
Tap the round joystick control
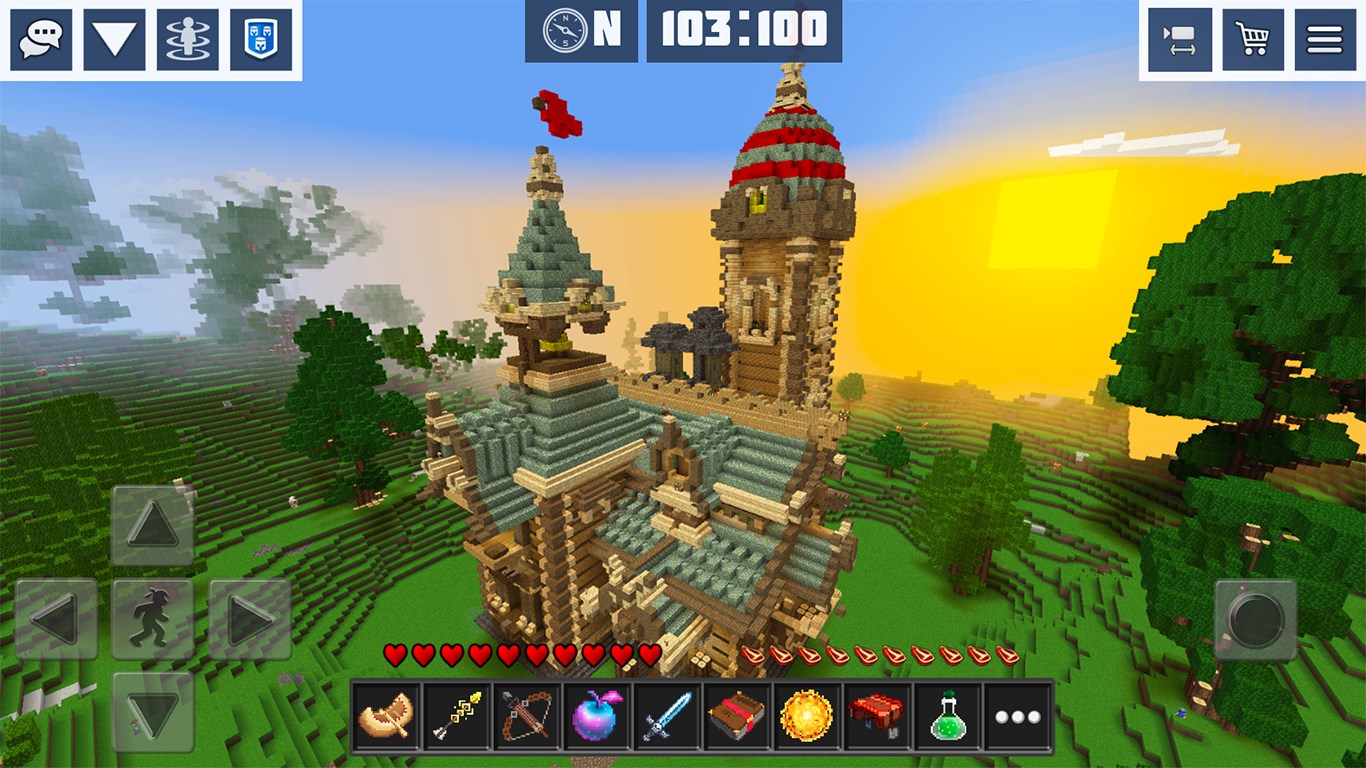coord(1258,621)
